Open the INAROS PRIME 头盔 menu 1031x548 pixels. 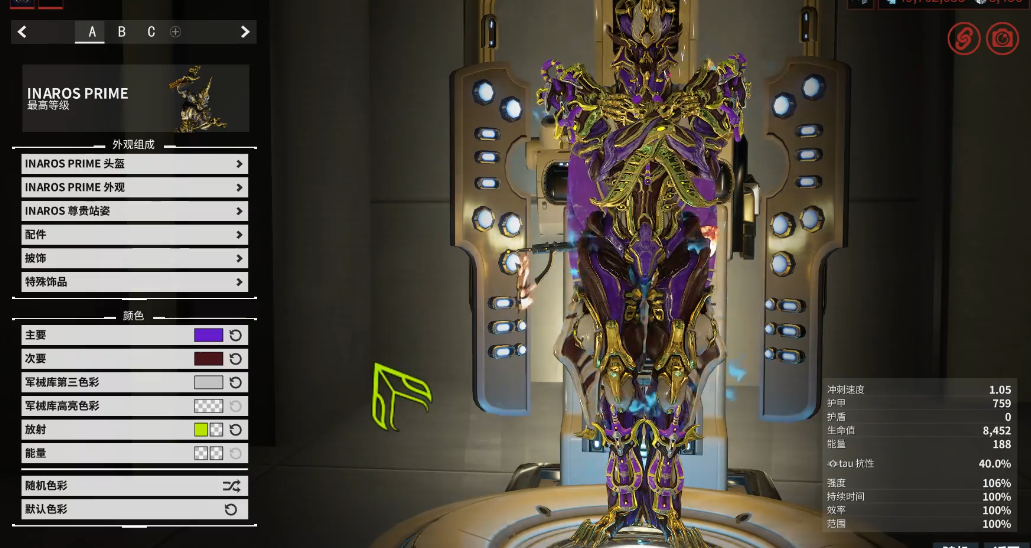pos(134,164)
